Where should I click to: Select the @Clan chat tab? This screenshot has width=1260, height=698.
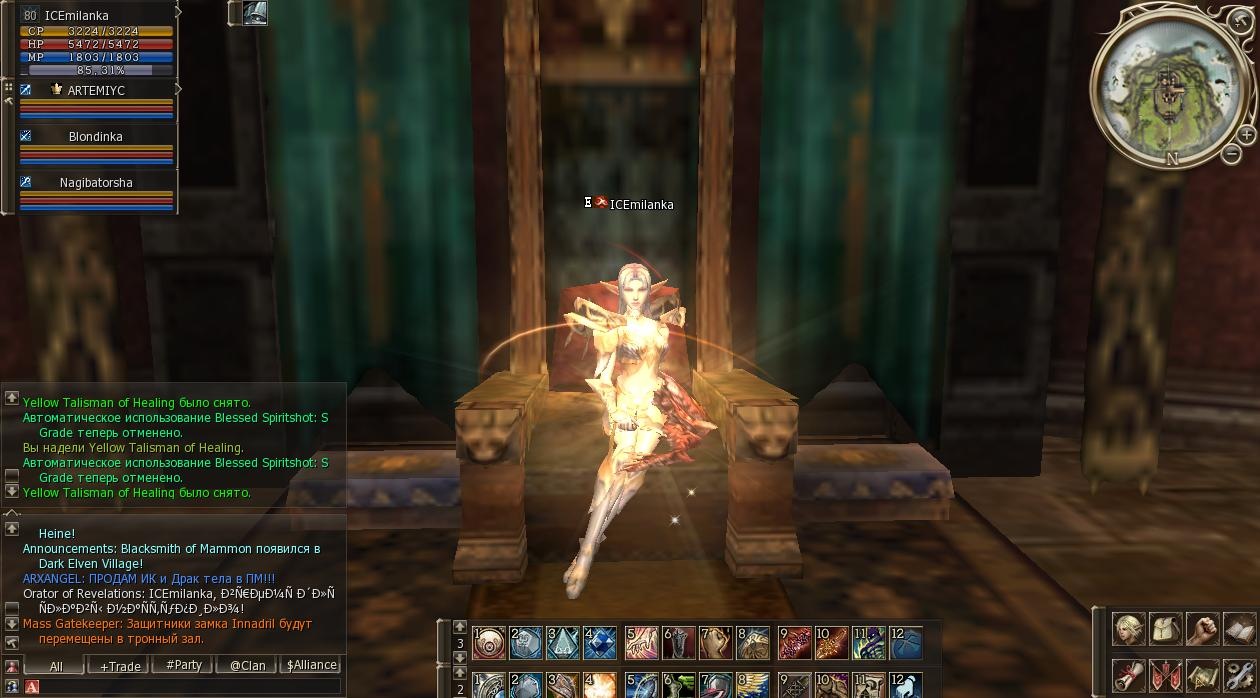coord(247,665)
